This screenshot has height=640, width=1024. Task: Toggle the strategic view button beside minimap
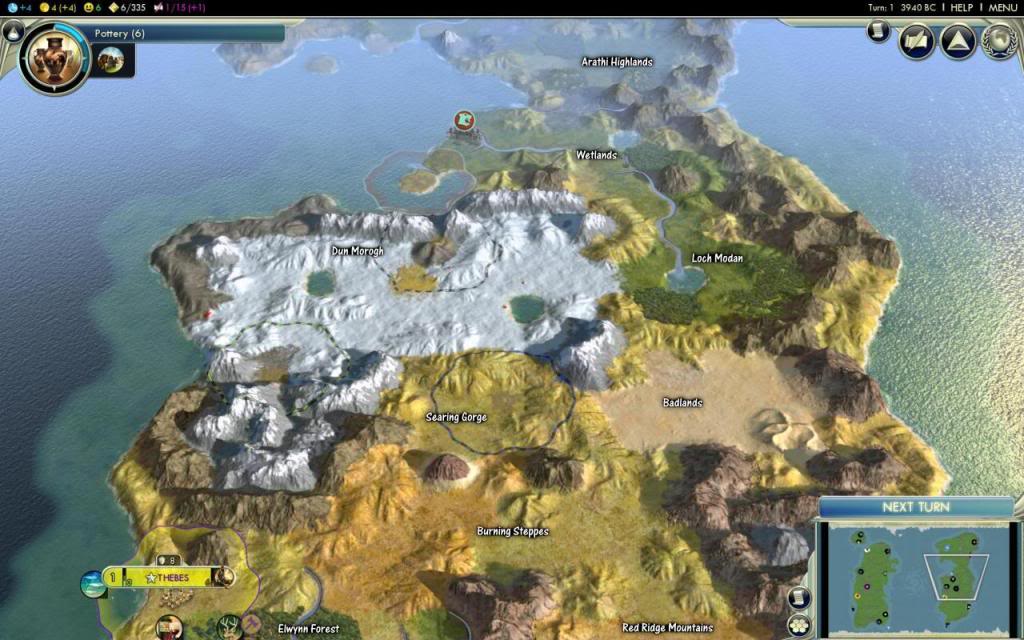pyautogui.click(x=799, y=625)
